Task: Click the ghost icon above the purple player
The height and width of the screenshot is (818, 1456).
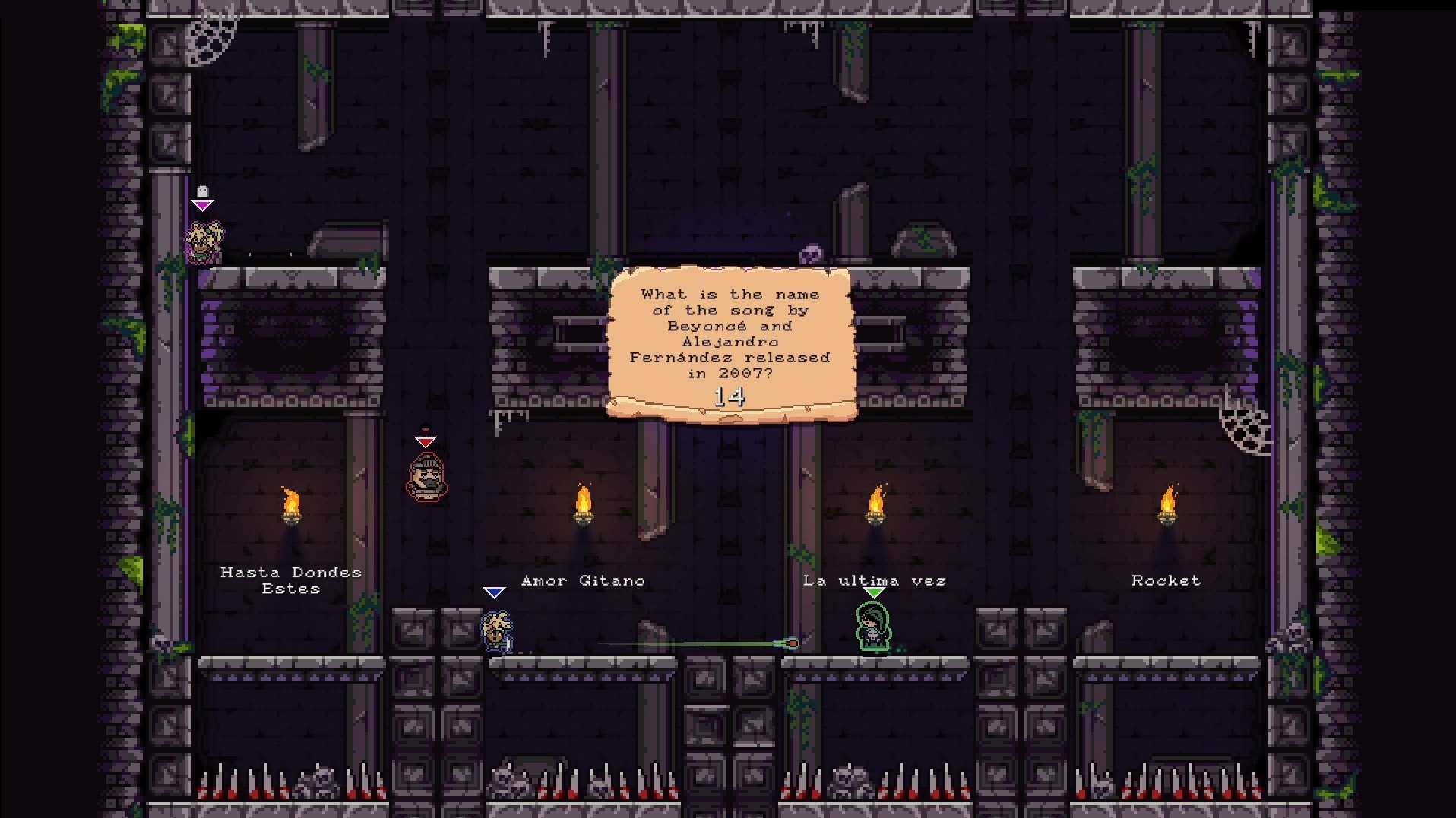Action: [202, 191]
